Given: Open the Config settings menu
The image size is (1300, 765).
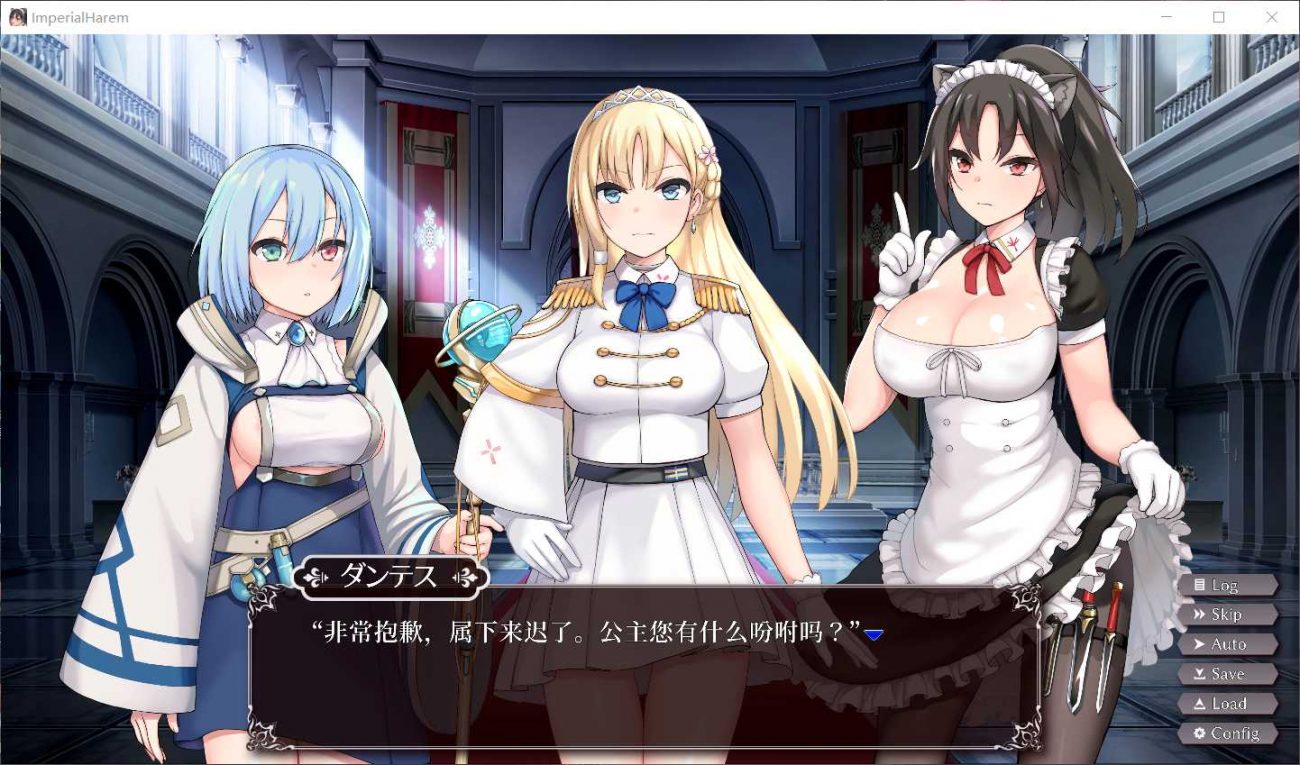Looking at the screenshot, I should pos(1230,733).
